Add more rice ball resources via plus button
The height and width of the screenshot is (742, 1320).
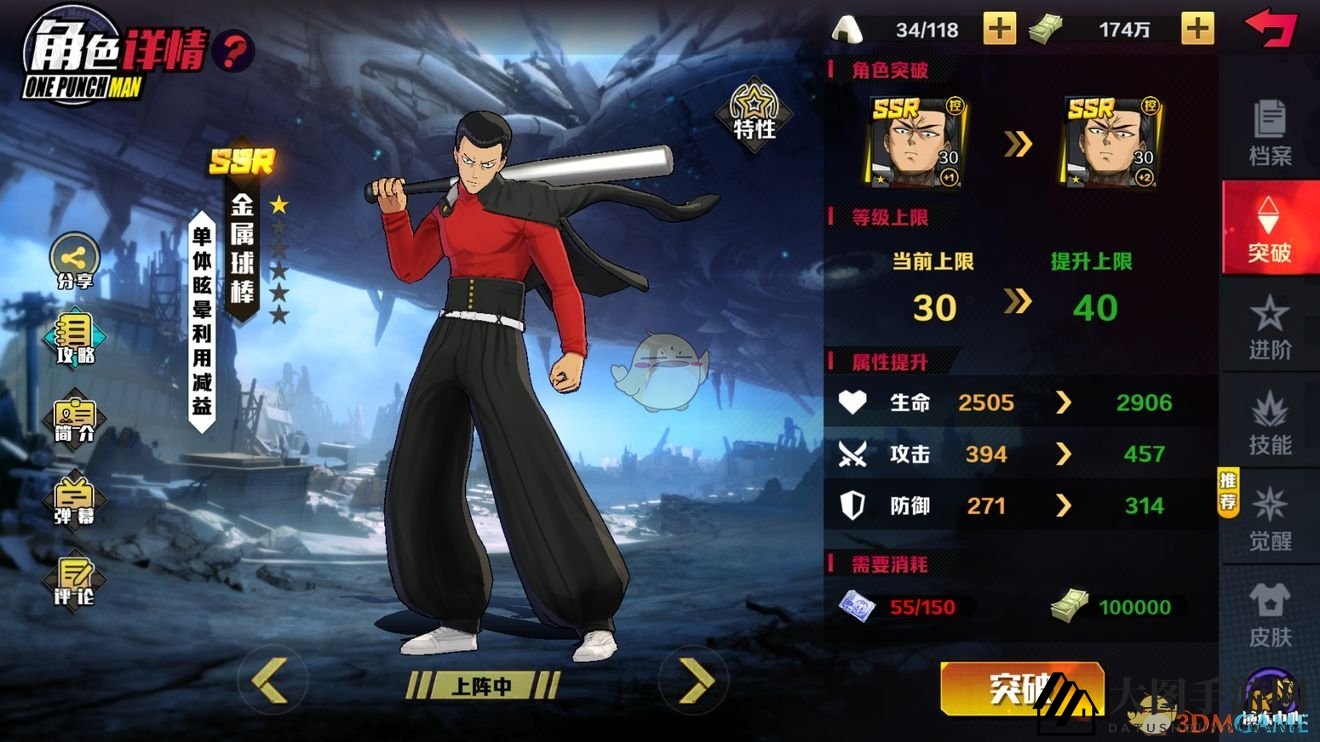coord(1001,28)
